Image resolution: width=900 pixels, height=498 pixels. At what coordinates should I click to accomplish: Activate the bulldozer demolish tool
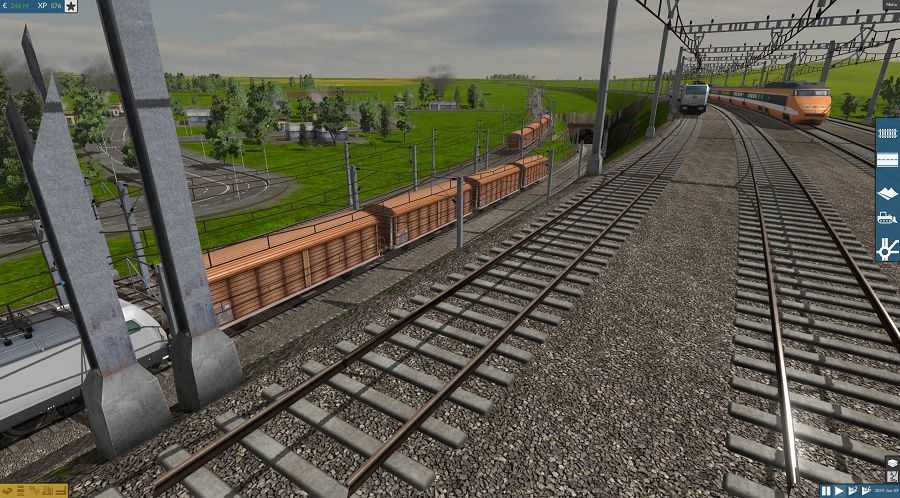point(887,218)
